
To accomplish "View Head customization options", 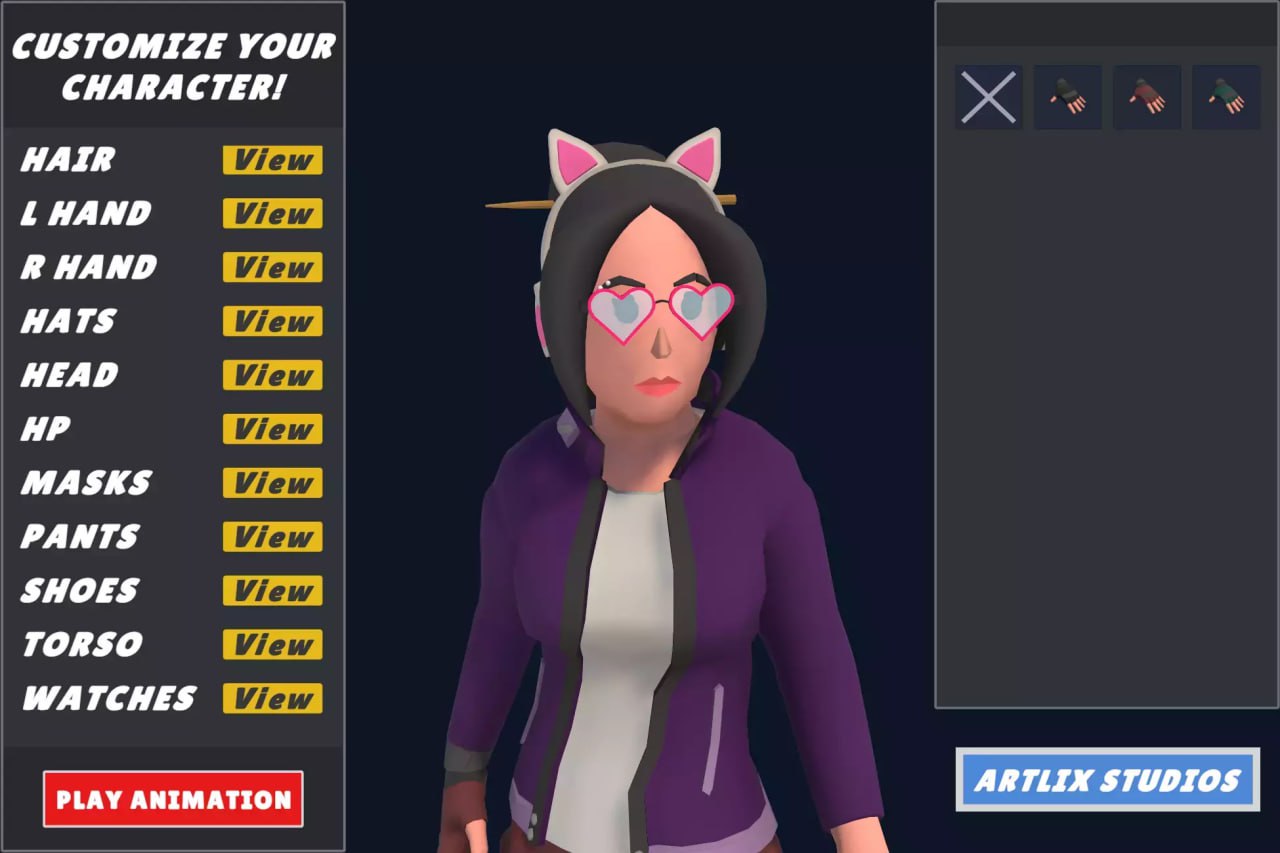I will 271,375.
